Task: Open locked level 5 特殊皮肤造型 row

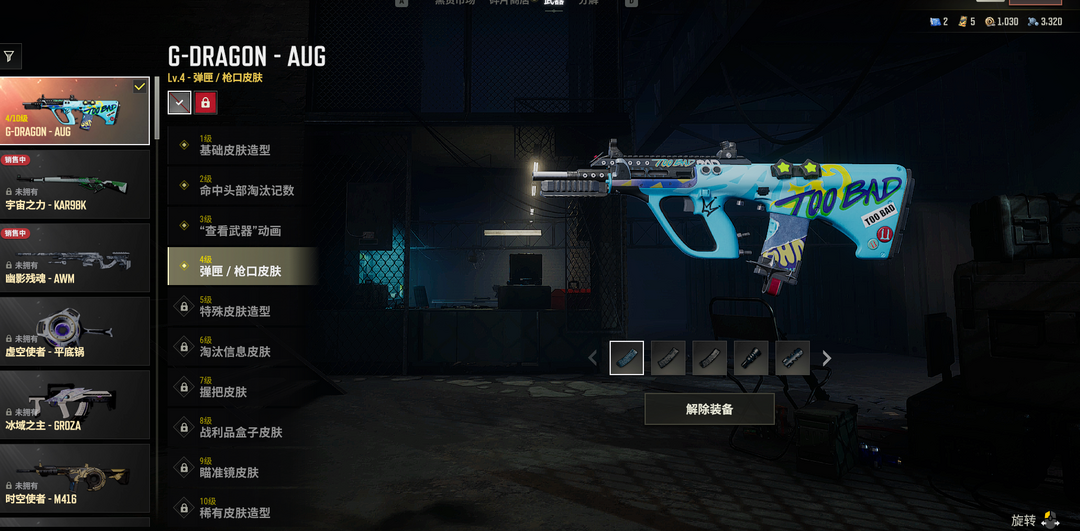Action: [x=242, y=306]
